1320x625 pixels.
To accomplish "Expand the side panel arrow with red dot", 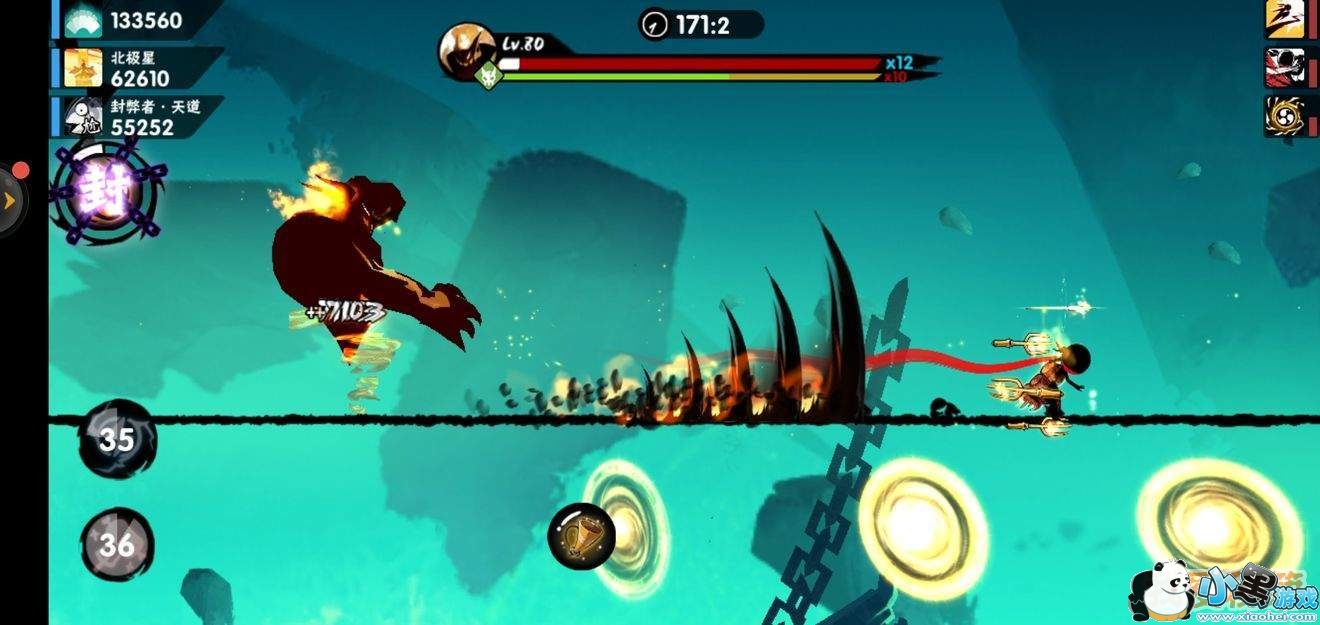I will click(x=11, y=200).
